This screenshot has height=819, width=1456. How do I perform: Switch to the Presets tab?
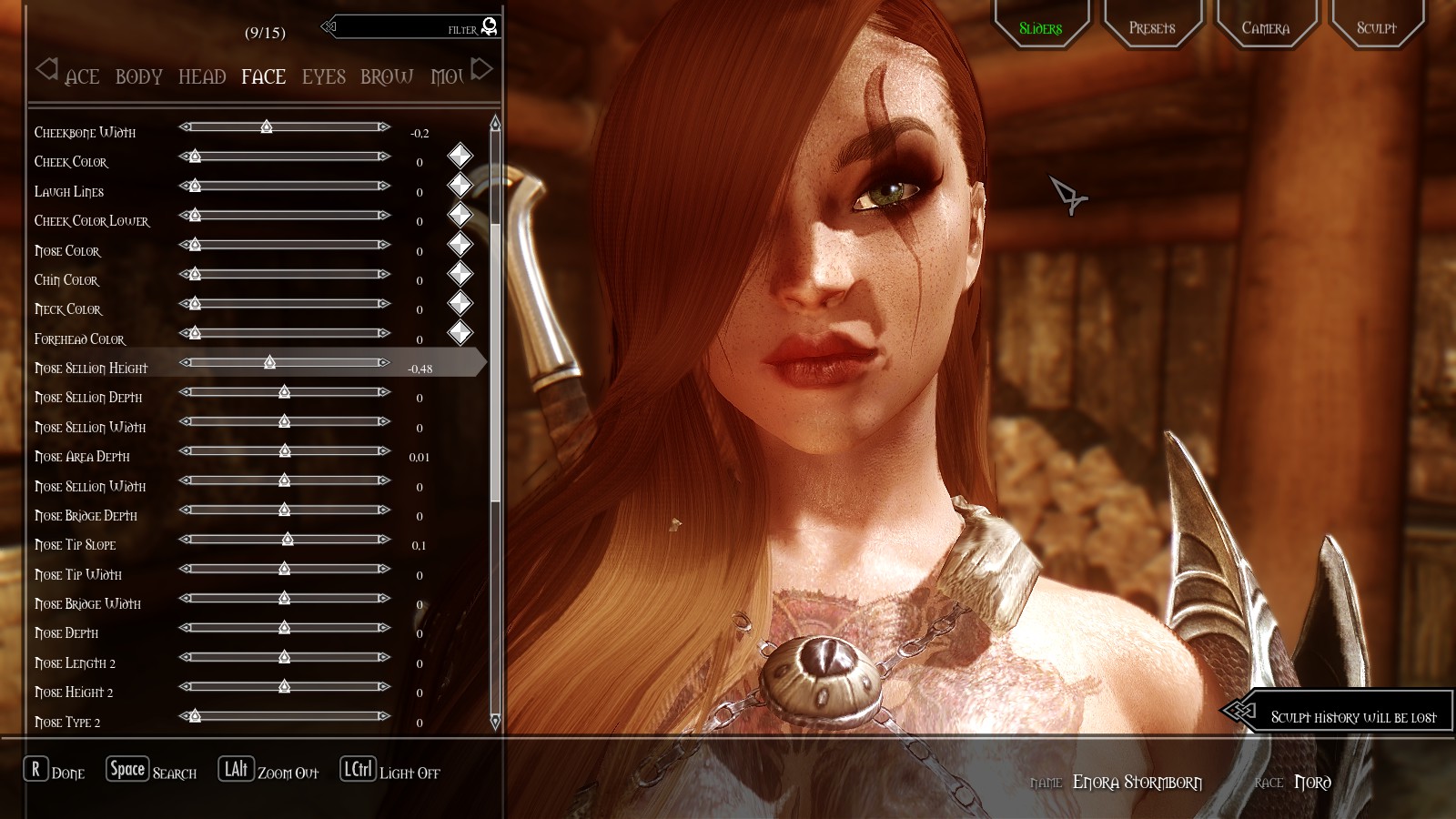tap(1152, 28)
